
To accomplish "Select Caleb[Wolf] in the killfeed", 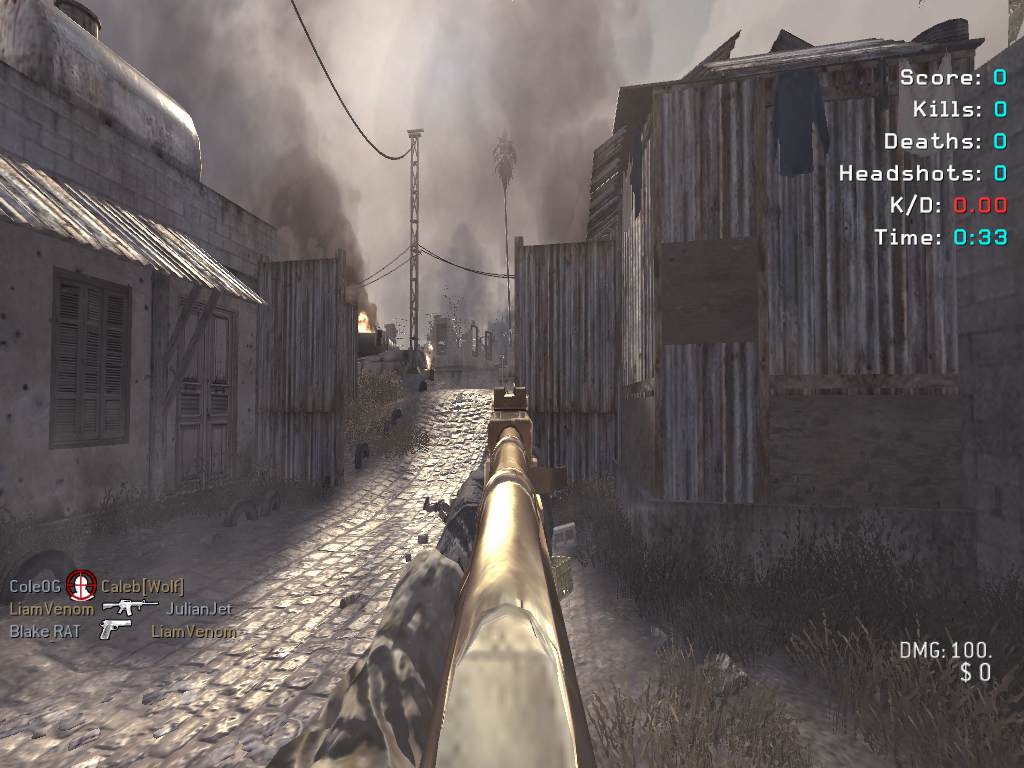I will pyautogui.click(x=142, y=586).
